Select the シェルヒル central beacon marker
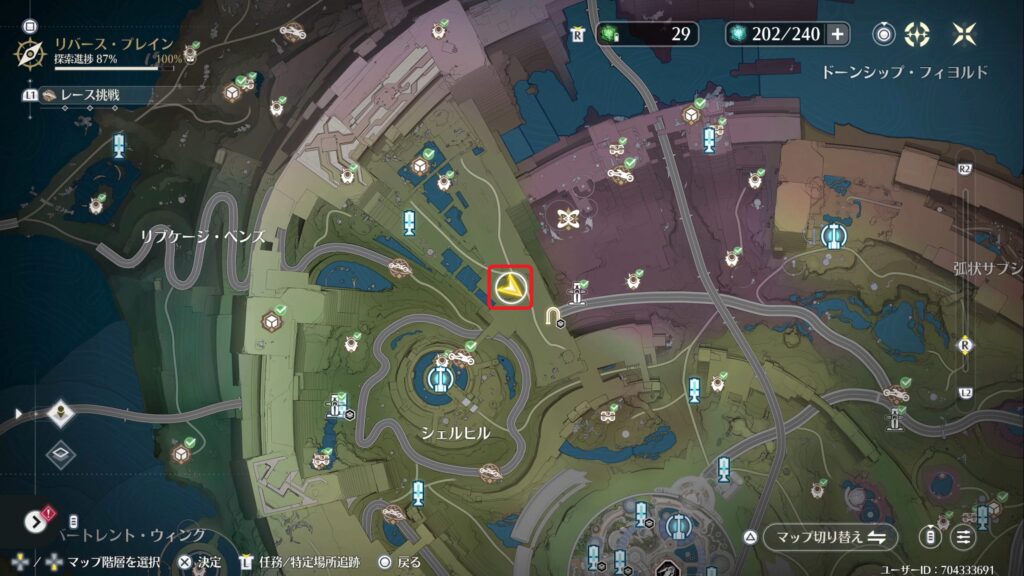Image resolution: width=1024 pixels, height=576 pixels. tap(438, 377)
